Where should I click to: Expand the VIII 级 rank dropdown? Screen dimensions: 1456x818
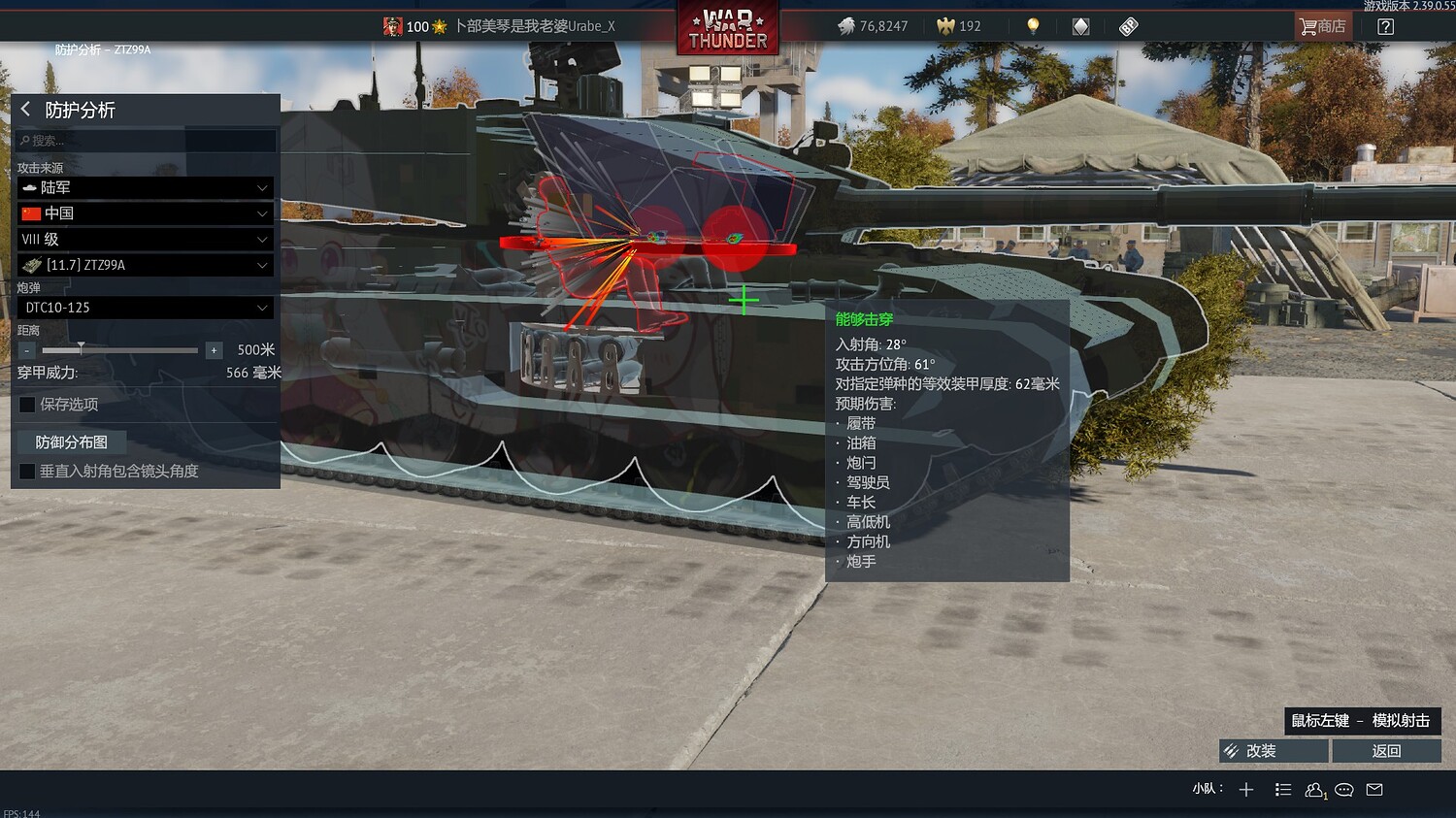(x=144, y=239)
